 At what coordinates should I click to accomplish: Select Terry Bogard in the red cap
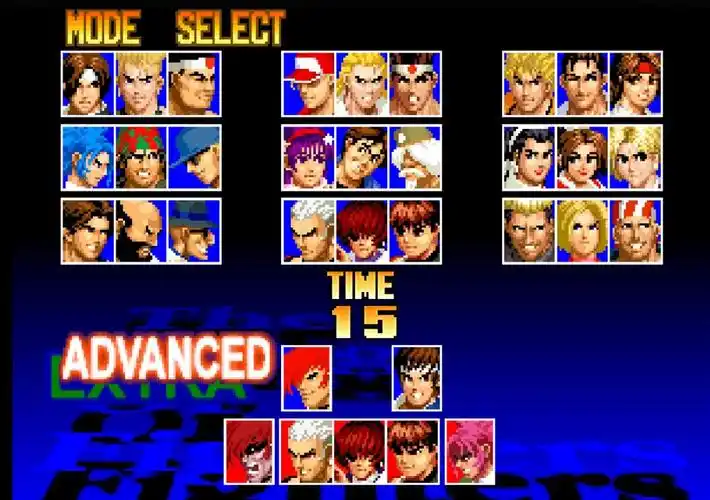click(x=308, y=84)
